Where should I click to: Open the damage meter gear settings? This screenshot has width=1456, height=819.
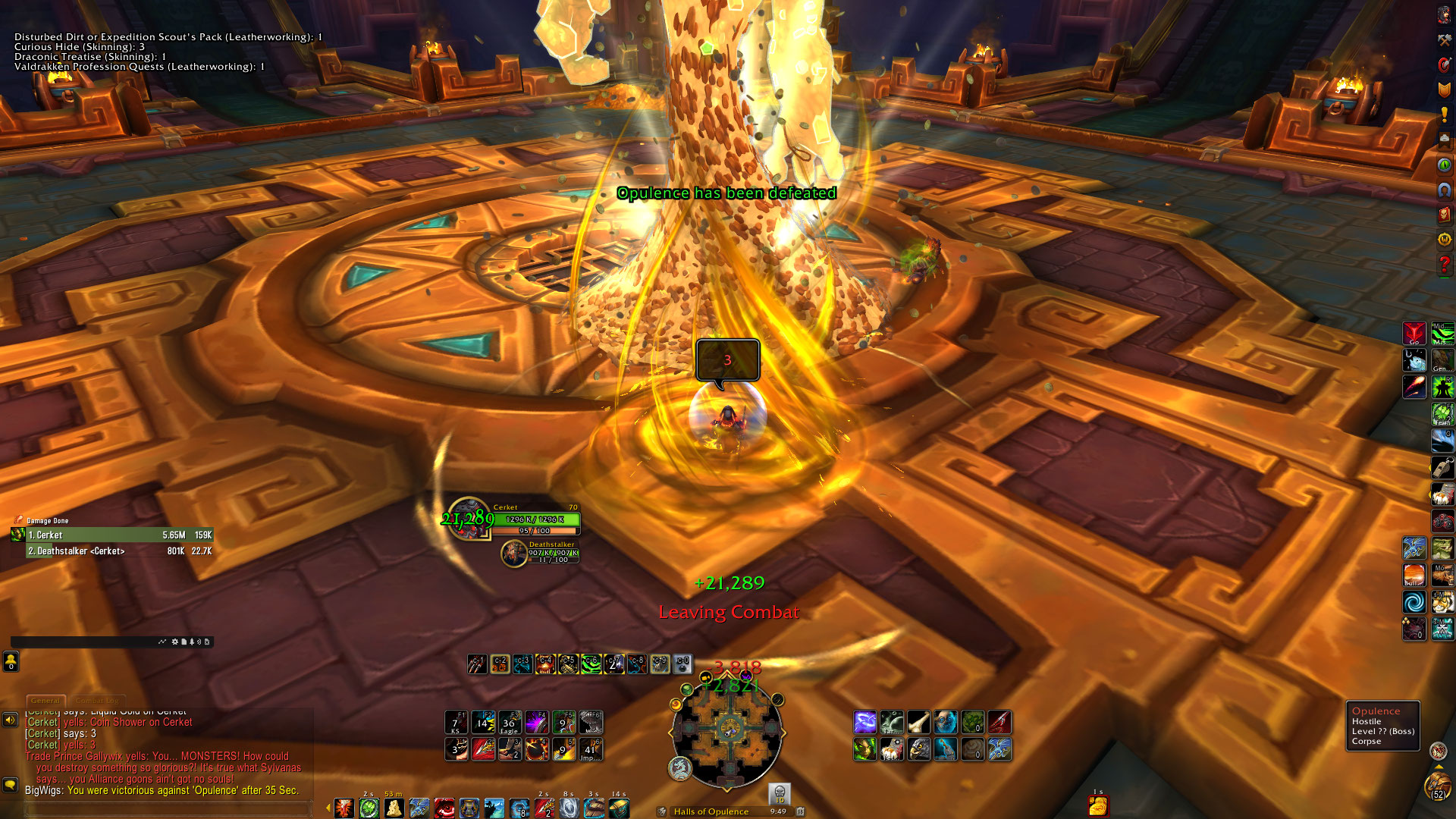tap(175, 642)
